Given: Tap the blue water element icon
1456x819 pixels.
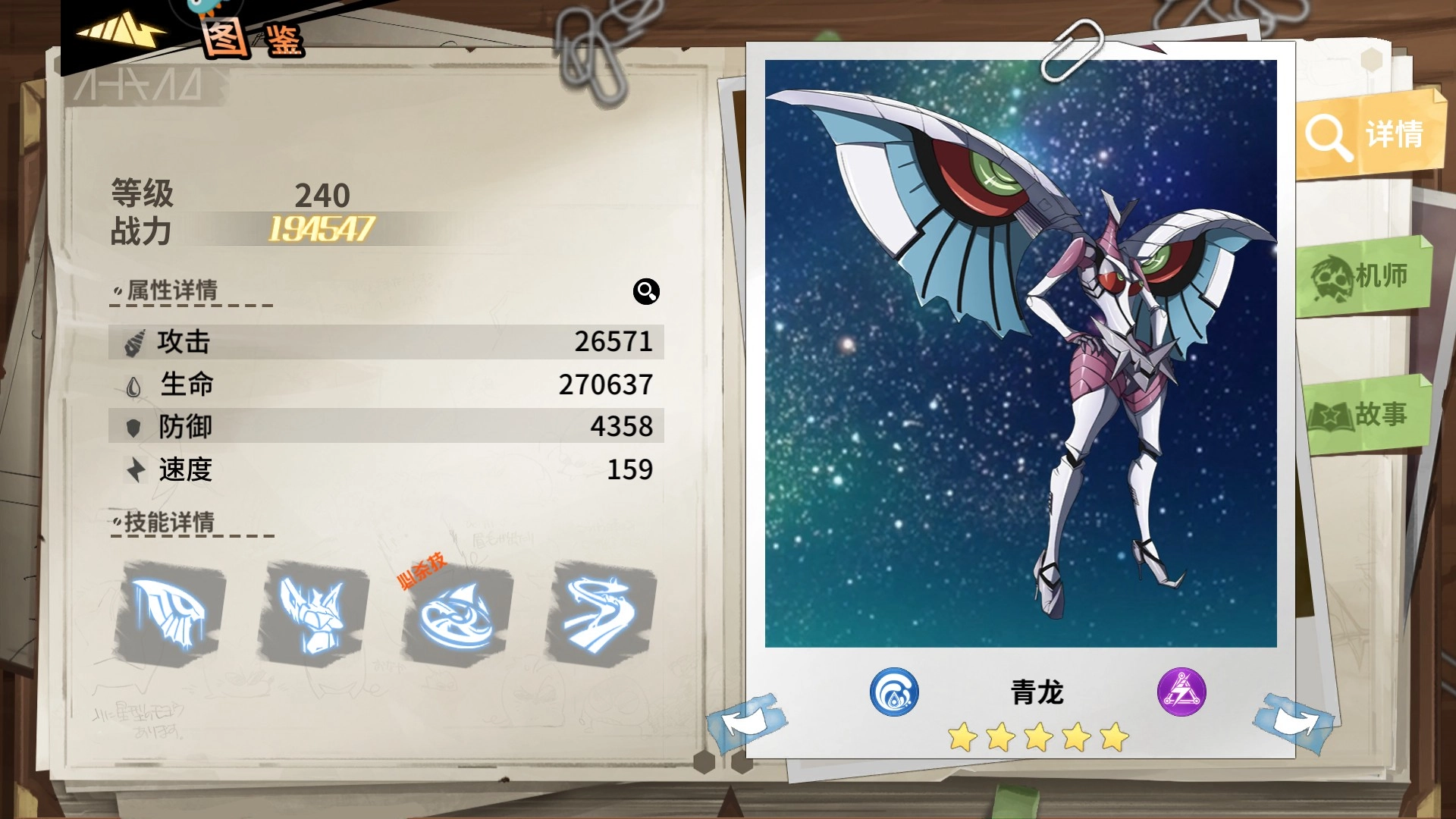Looking at the screenshot, I should (894, 692).
